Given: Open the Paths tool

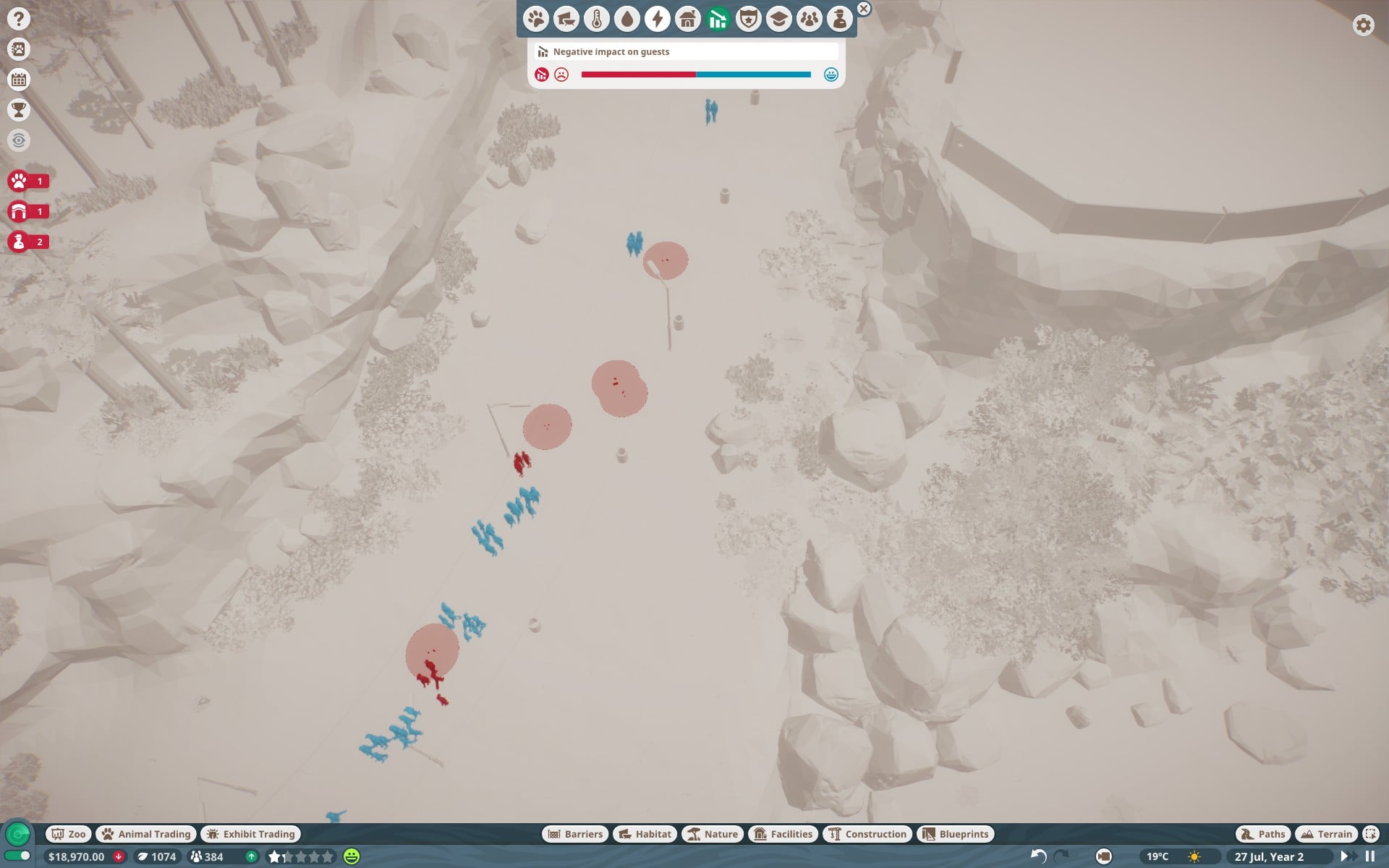Looking at the screenshot, I should [1263, 834].
